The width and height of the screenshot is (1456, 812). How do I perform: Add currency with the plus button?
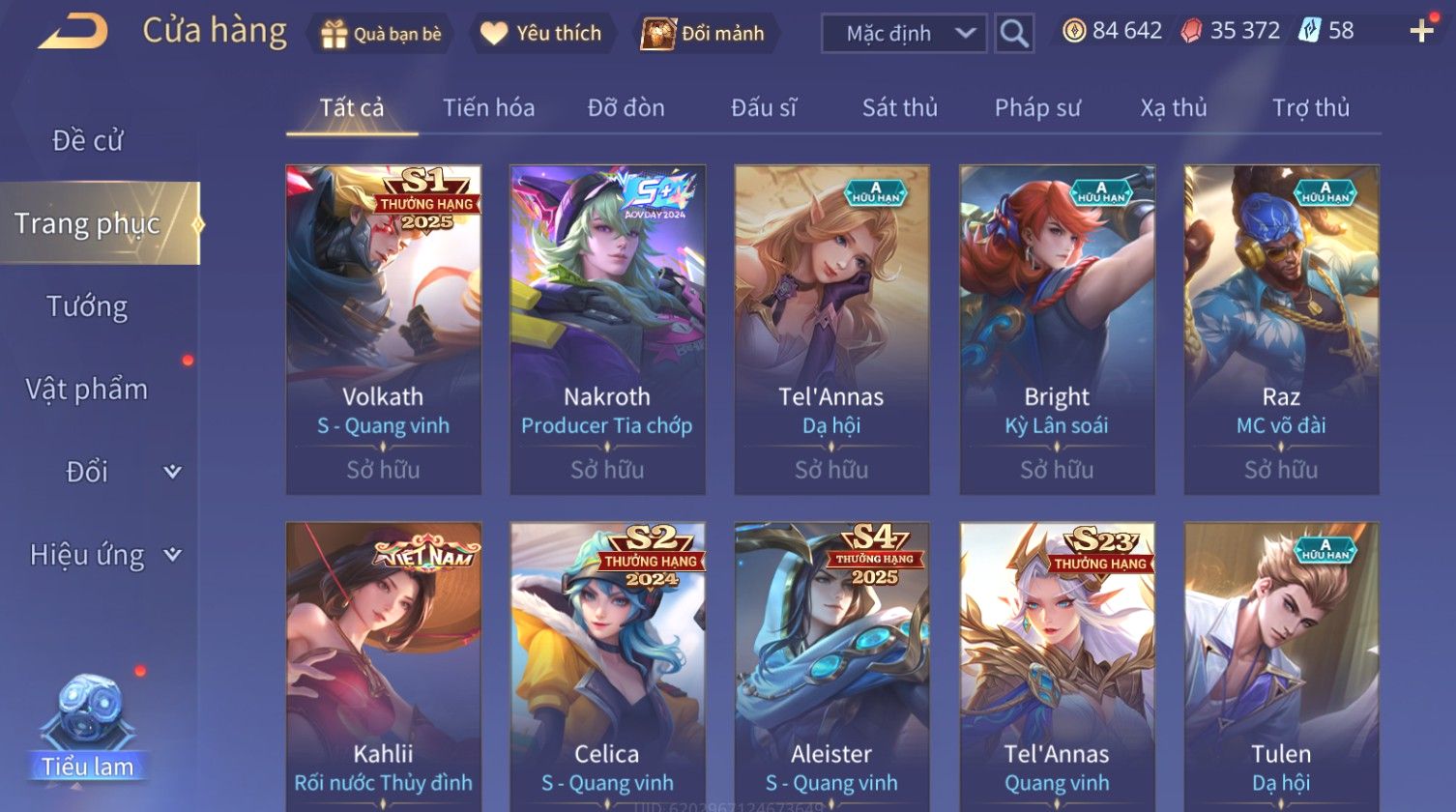pos(1421,32)
